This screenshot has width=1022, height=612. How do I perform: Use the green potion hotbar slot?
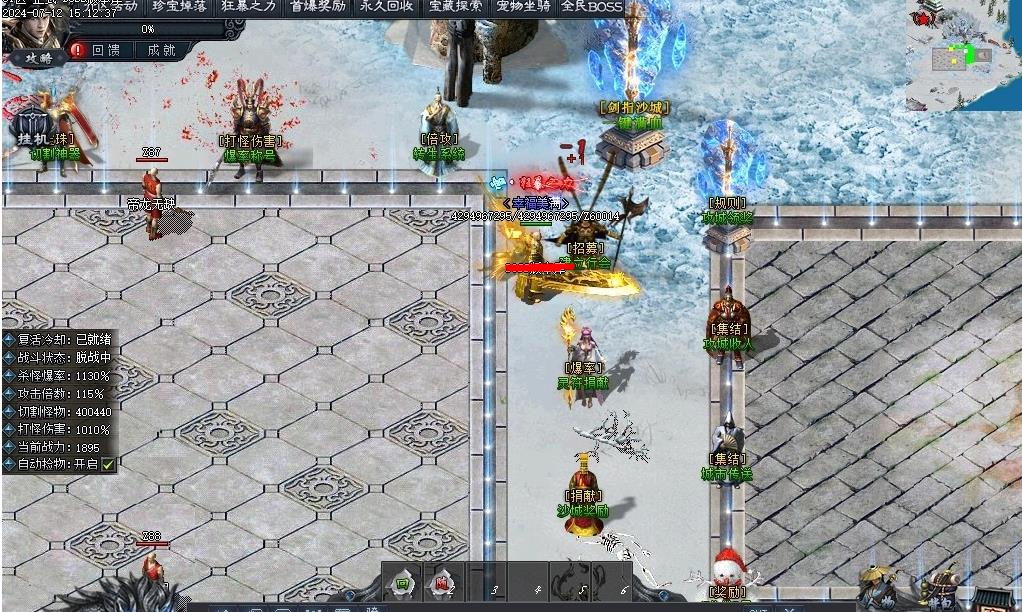pos(402,584)
